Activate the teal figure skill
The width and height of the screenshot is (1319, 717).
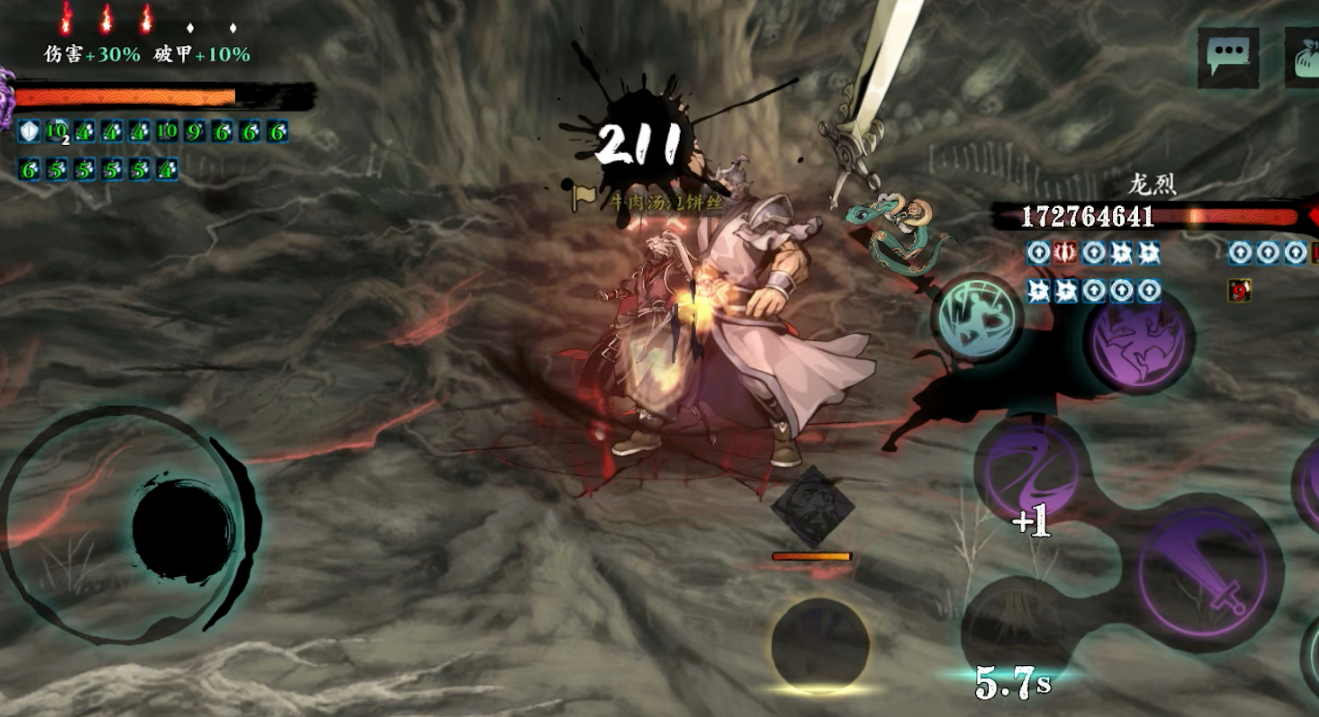(x=977, y=320)
